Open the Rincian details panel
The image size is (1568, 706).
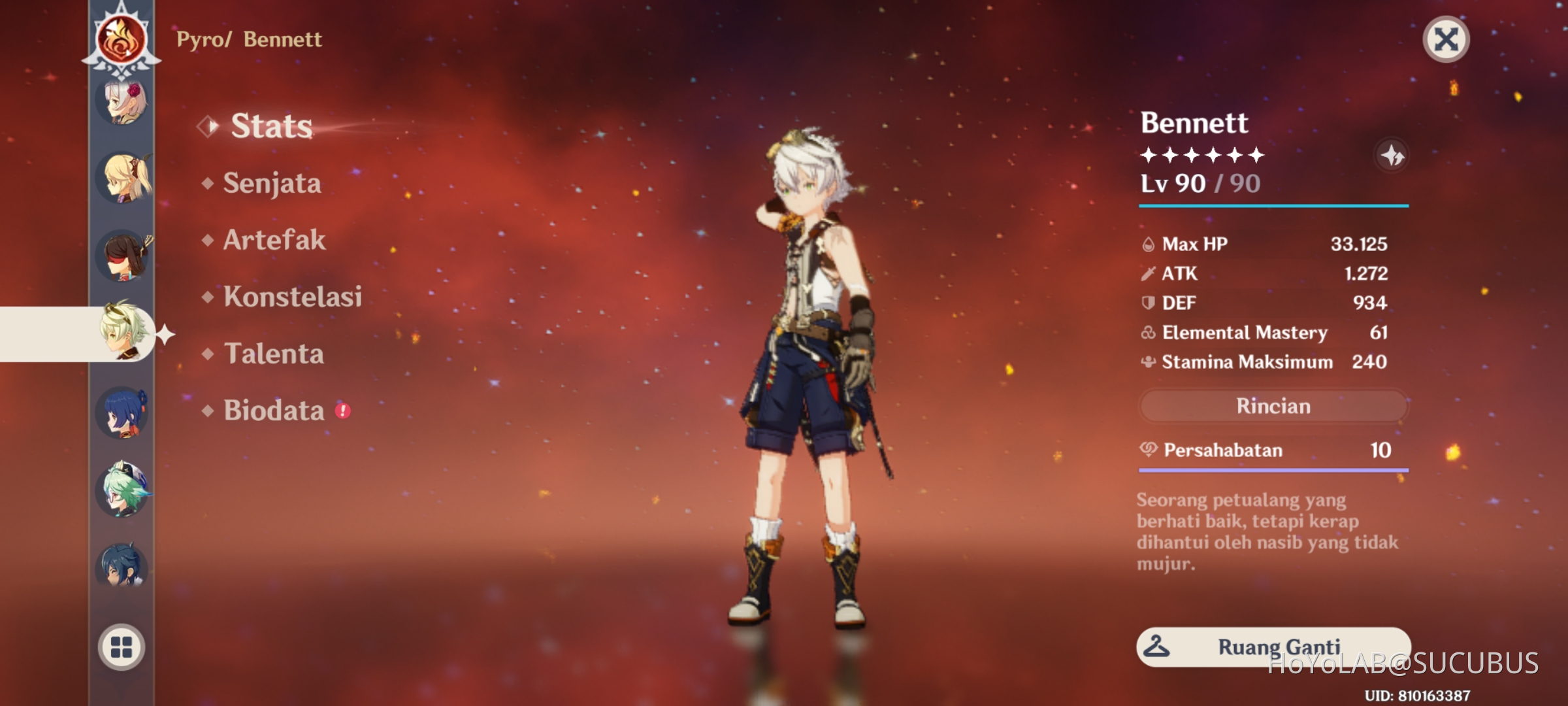[x=1273, y=406]
